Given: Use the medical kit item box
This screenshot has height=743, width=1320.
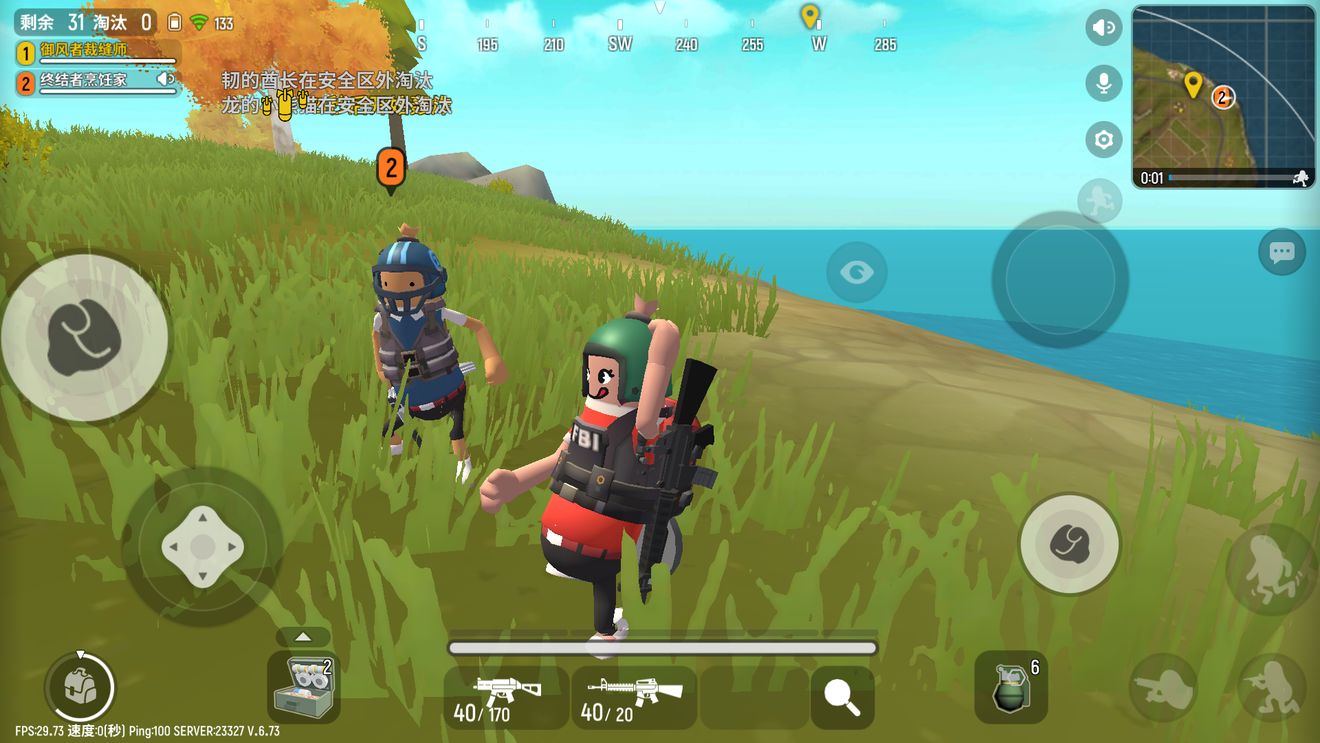Looking at the screenshot, I should [304, 687].
